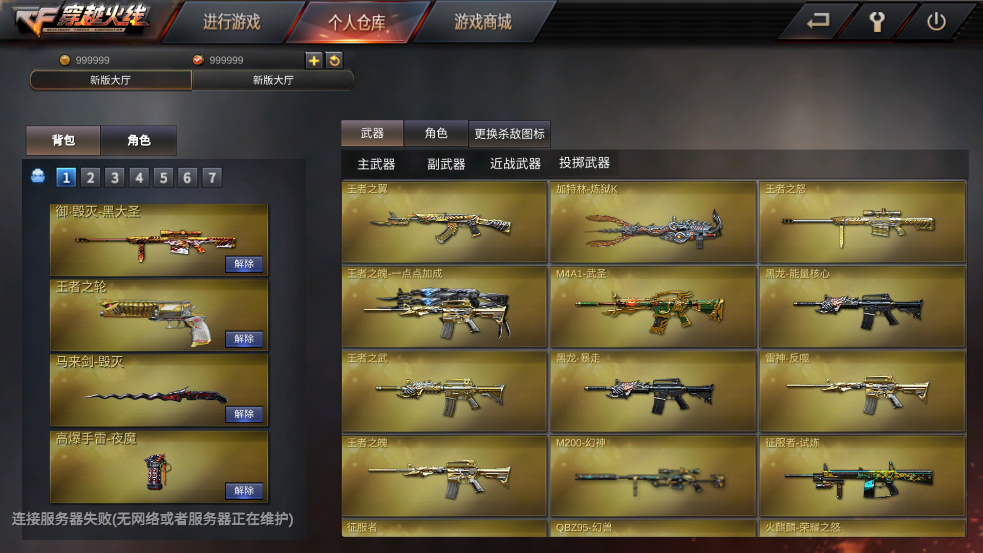The width and height of the screenshot is (983, 553).
Task: Switch to the 游戏商城 shop tab
Action: point(482,22)
